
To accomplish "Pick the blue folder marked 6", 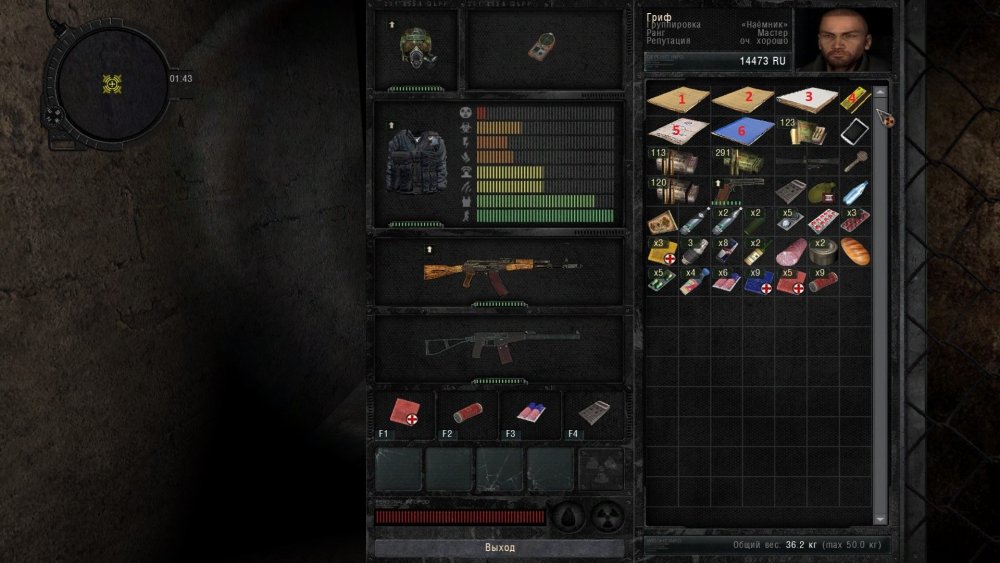I will tap(742, 131).
